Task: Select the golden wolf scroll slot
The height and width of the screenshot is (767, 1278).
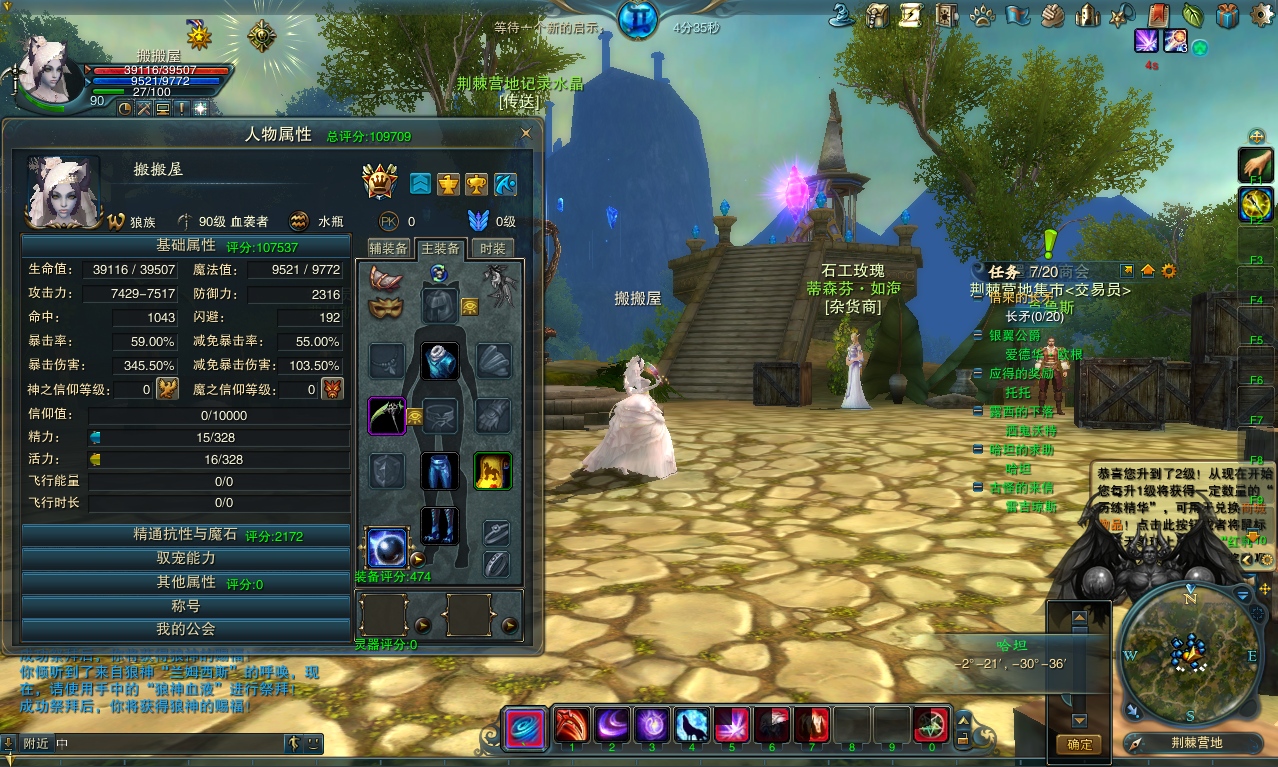Action: coord(492,471)
